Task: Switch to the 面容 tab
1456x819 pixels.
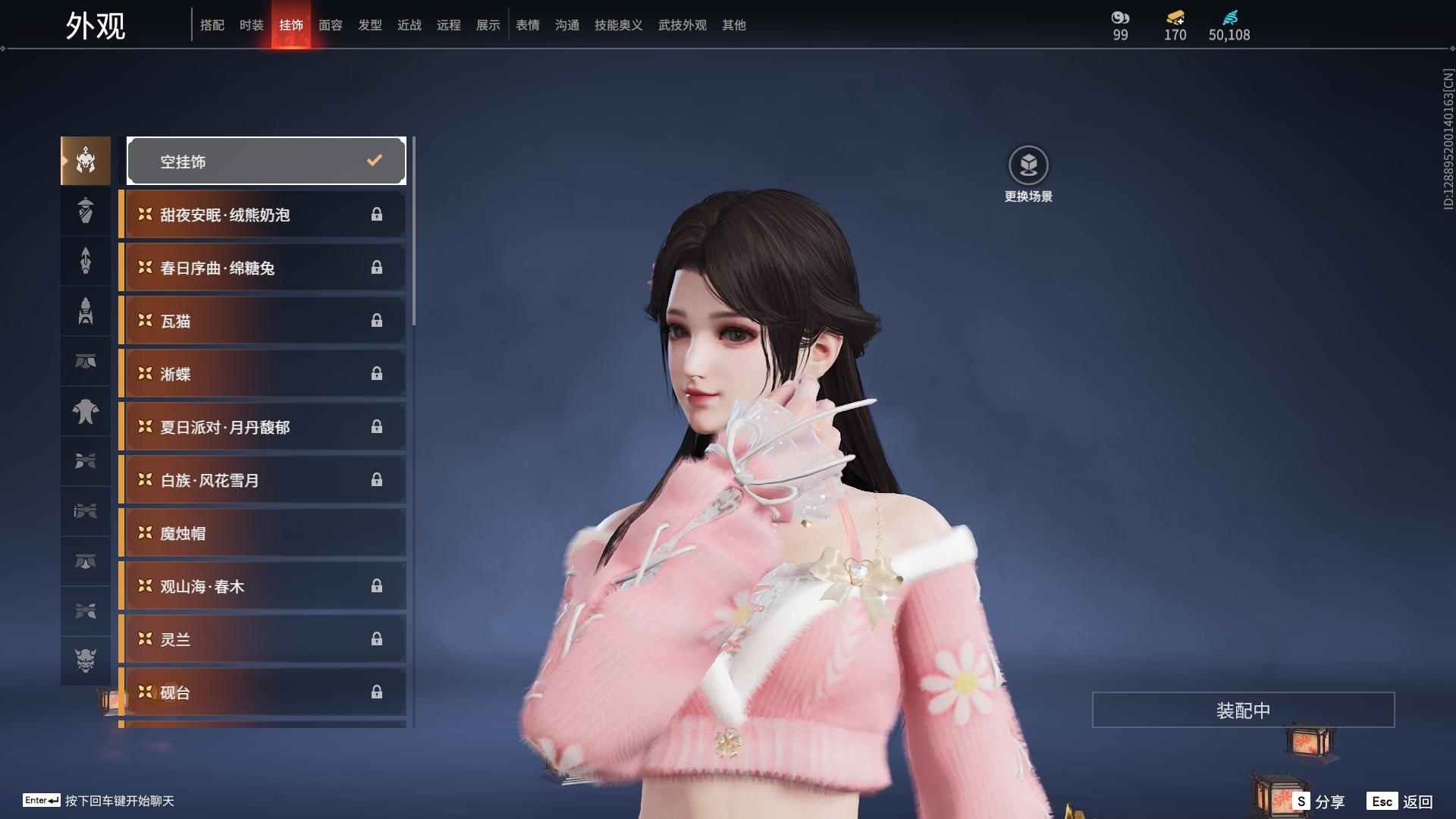Action: (331, 25)
